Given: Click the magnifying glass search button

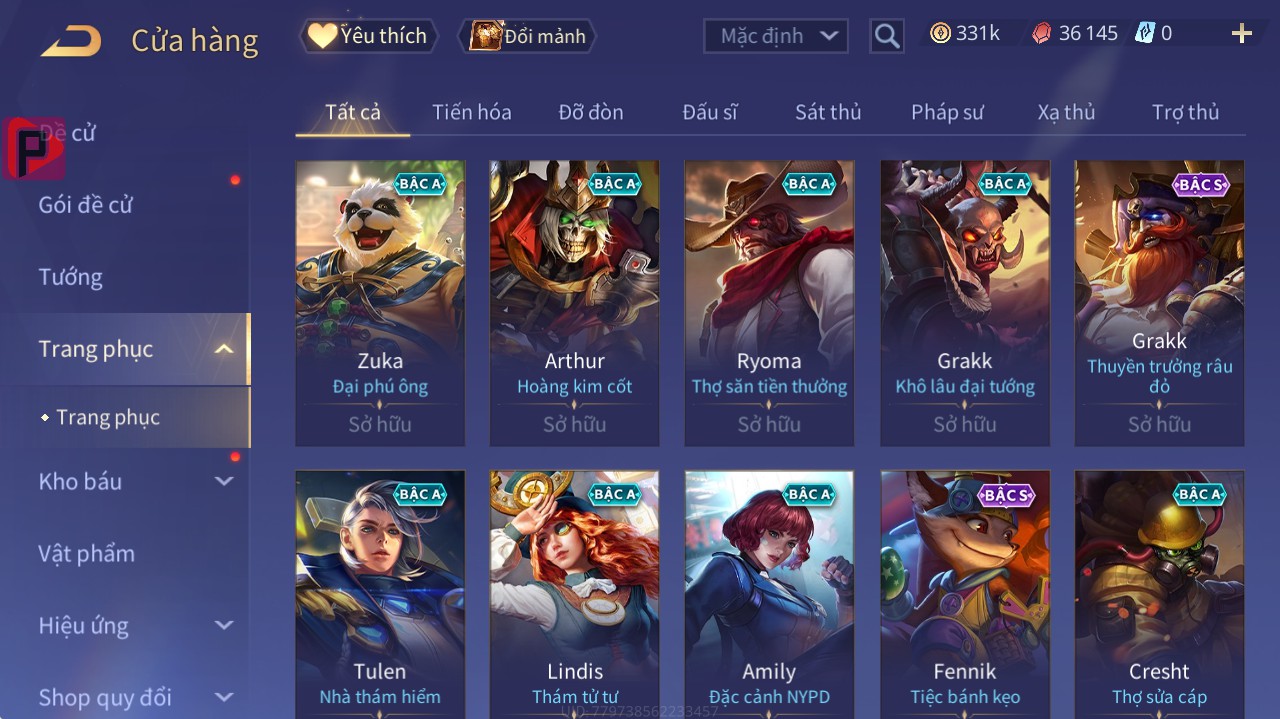Looking at the screenshot, I should coord(886,37).
